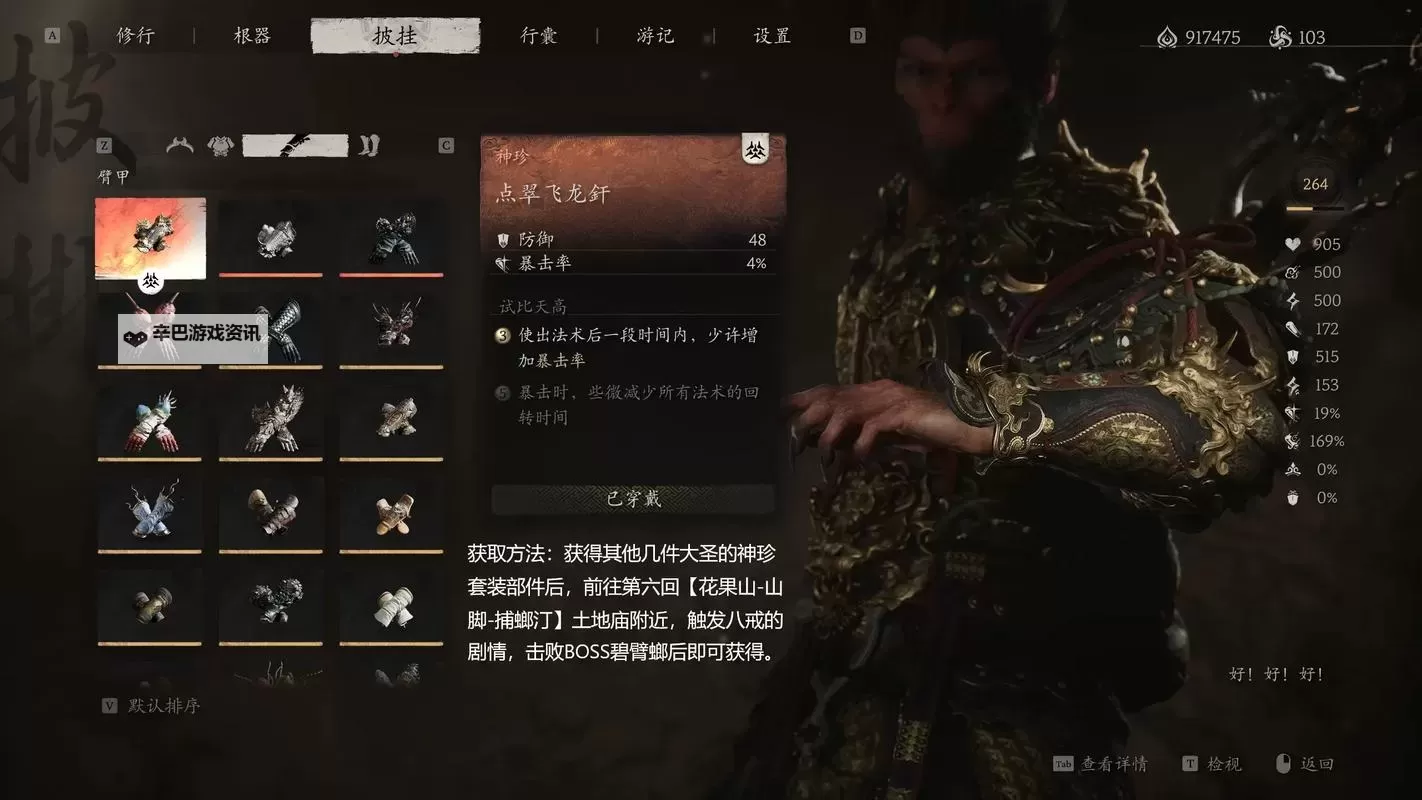Toggle the equipped flame marker on first armguard thumbnail
Screen dimensions: 1422x800
[x=152, y=284]
